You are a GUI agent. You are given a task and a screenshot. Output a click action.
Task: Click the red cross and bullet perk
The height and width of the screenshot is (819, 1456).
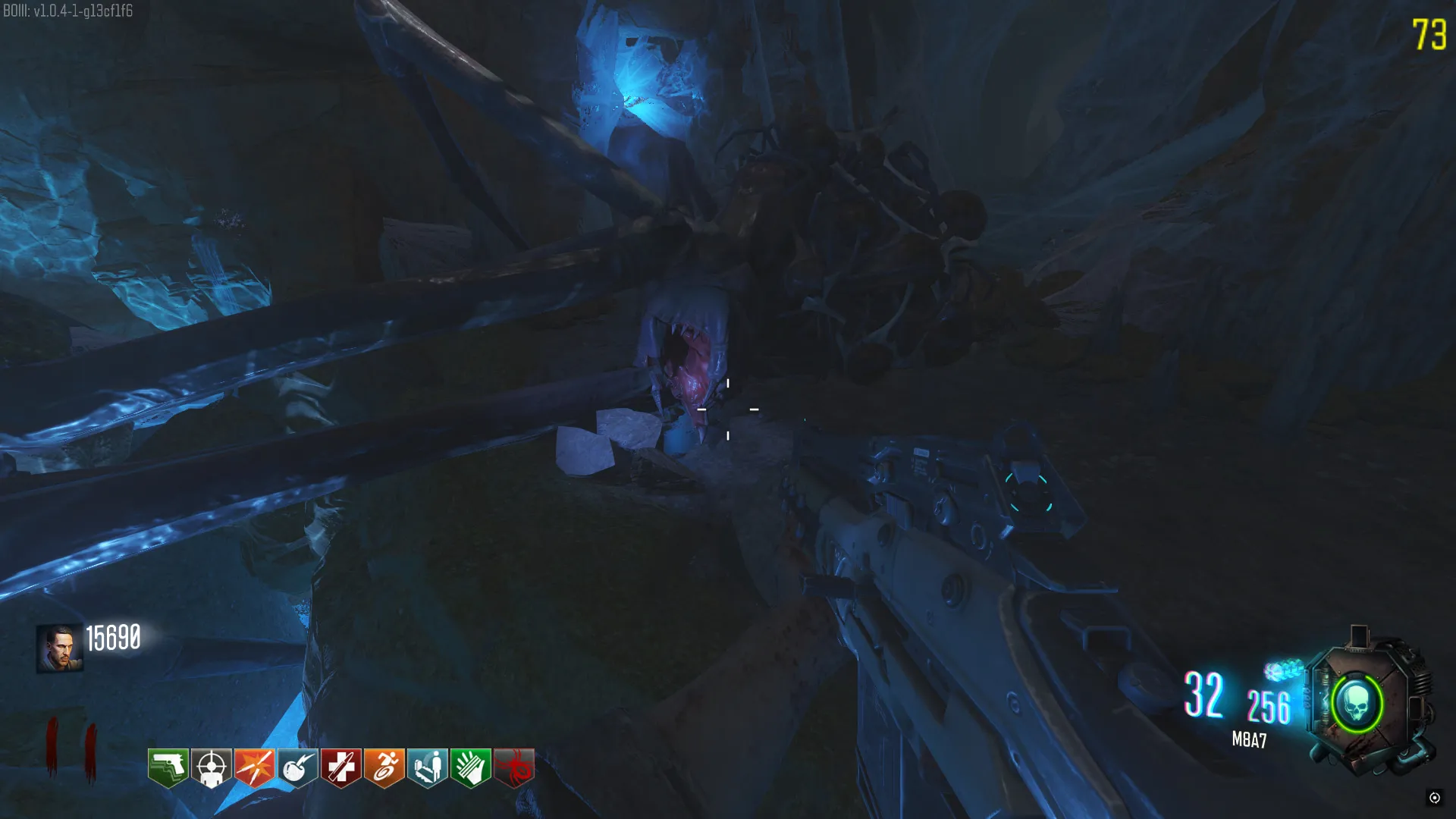(x=340, y=767)
